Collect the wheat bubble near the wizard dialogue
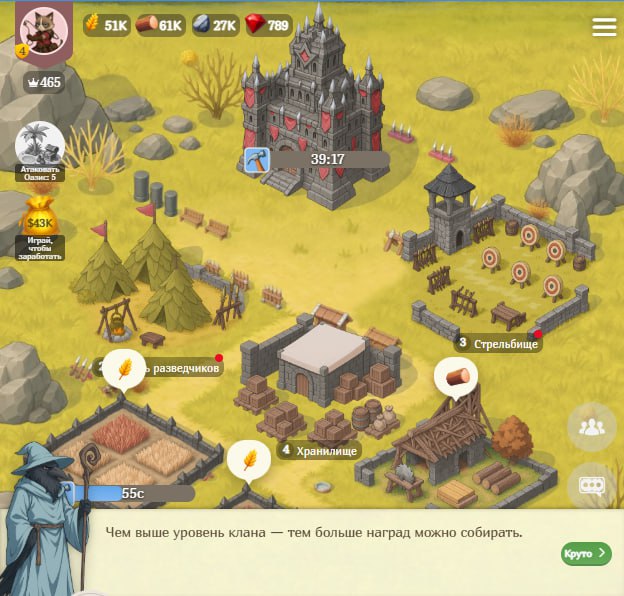Viewport: 624px width, 596px height. click(x=248, y=460)
